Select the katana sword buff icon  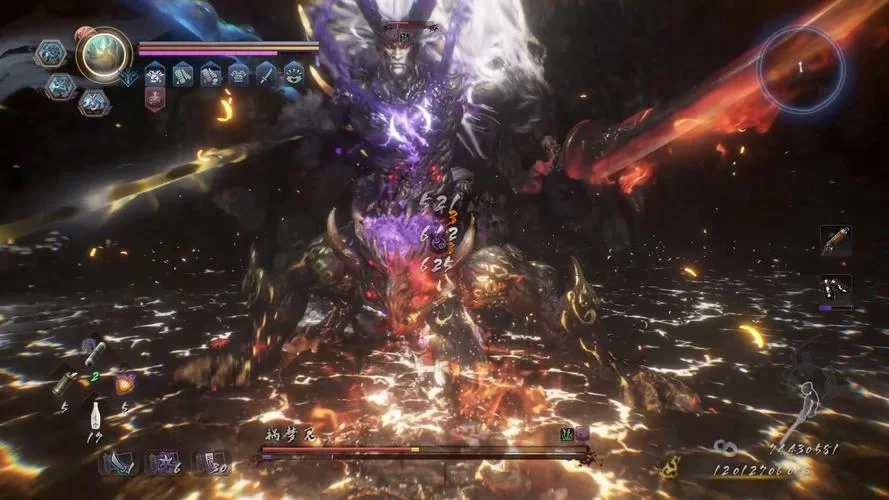coord(265,73)
